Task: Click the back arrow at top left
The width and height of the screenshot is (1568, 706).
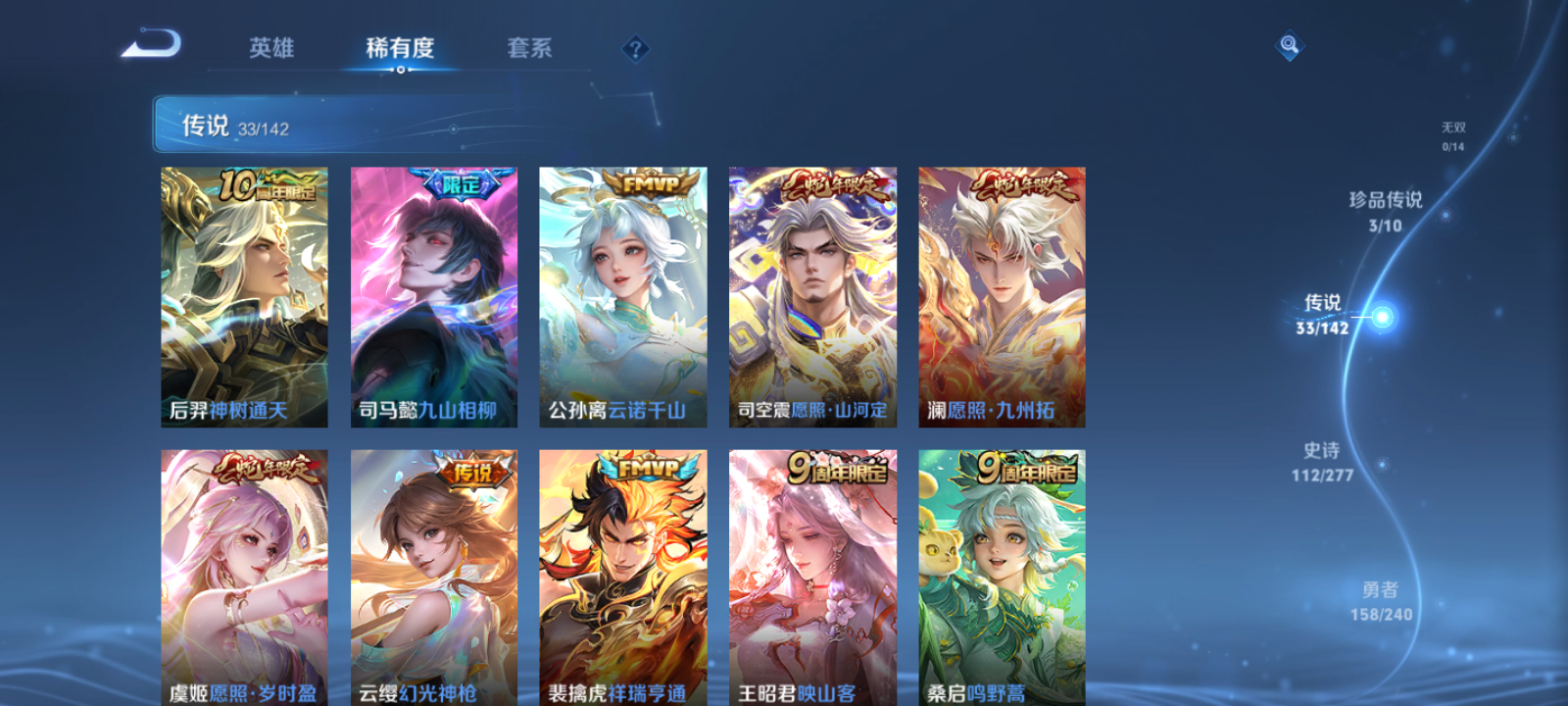Action: (x=157, y=43)
